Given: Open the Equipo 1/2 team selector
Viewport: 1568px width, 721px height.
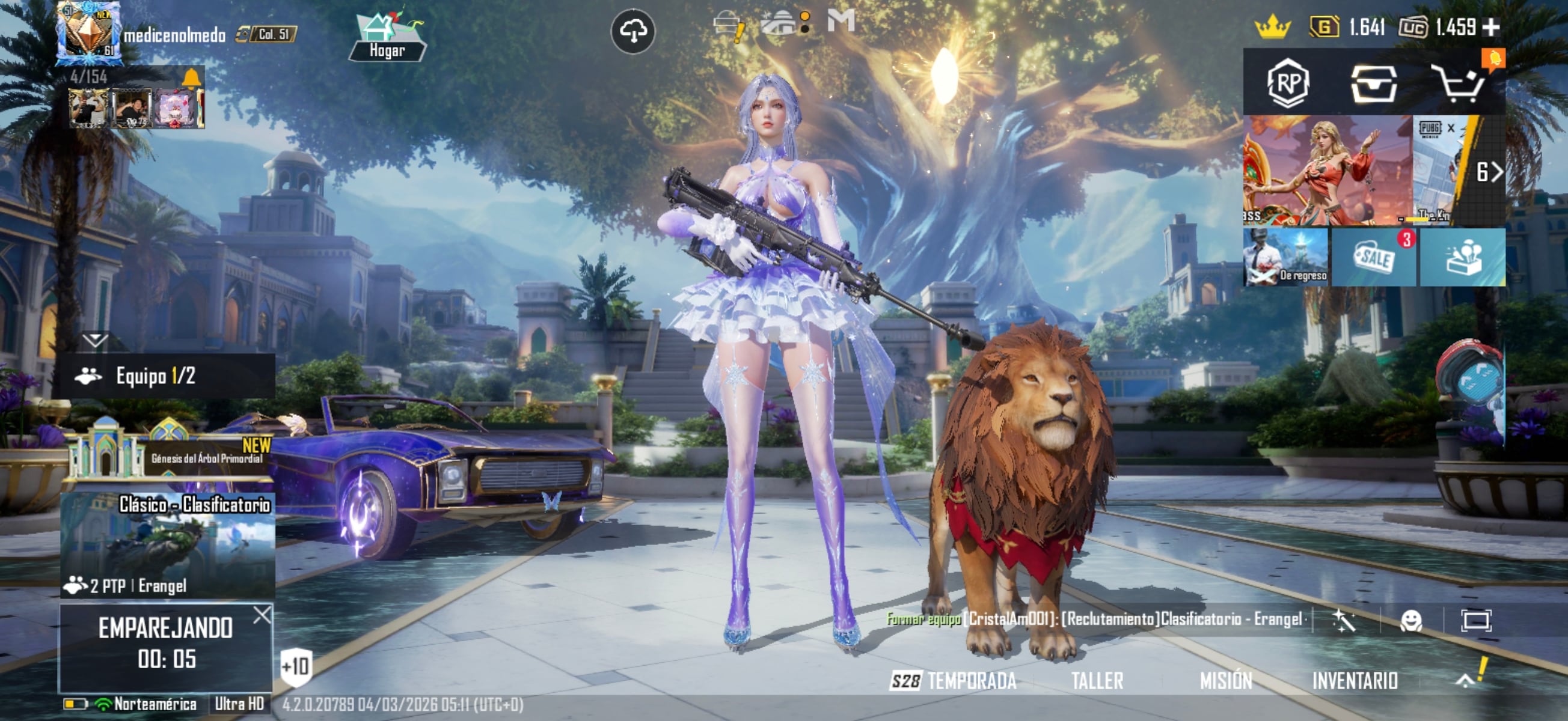Looking at the screenshot, I should coord(164,376).
